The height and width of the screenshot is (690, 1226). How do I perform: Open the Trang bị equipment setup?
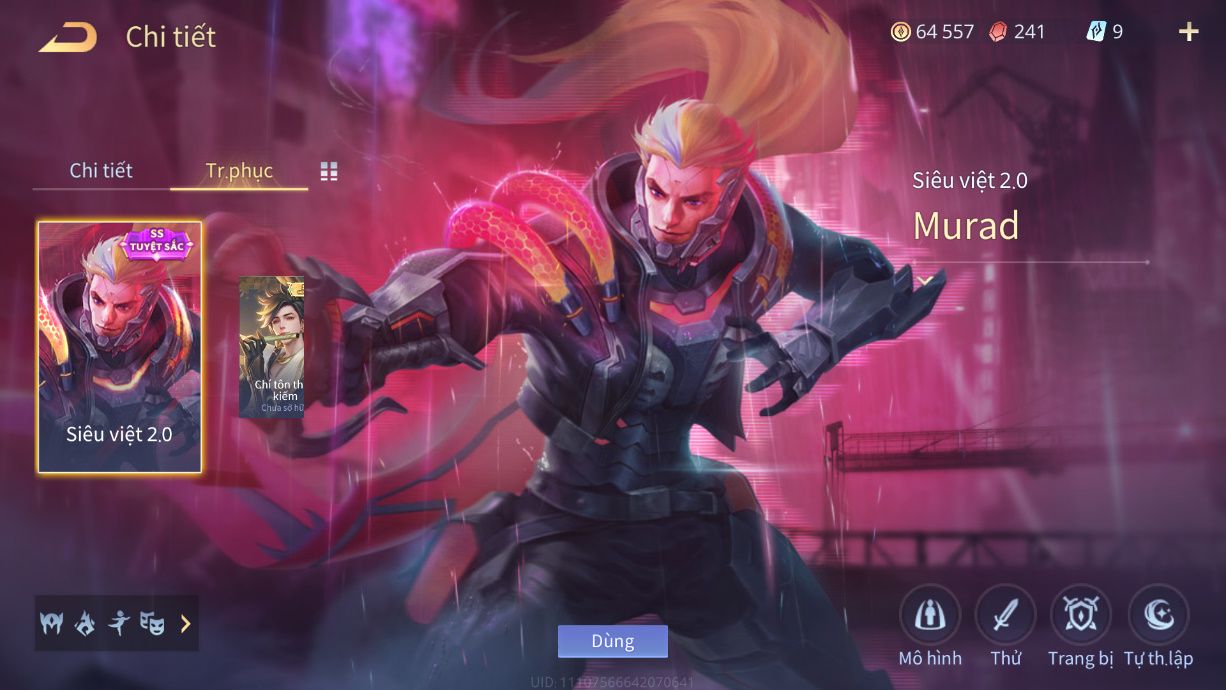click(x=1080, y=616)
